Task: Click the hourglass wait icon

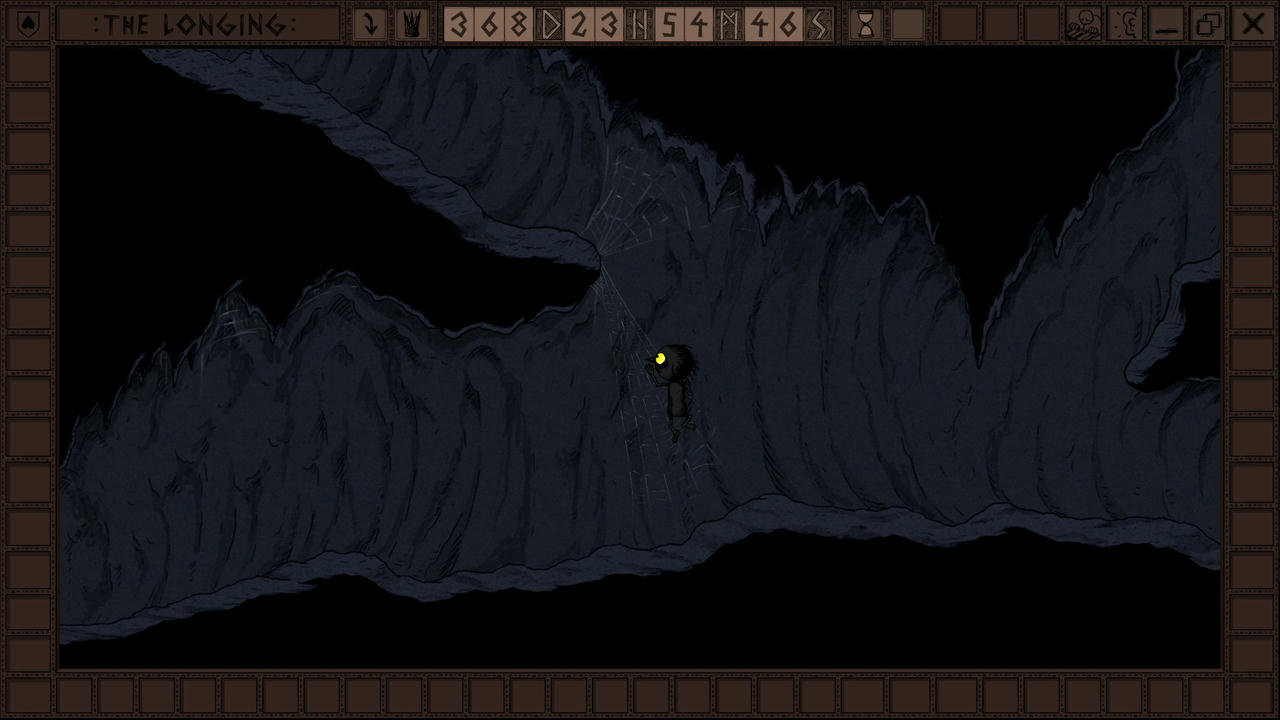Action: pos(866,24)
